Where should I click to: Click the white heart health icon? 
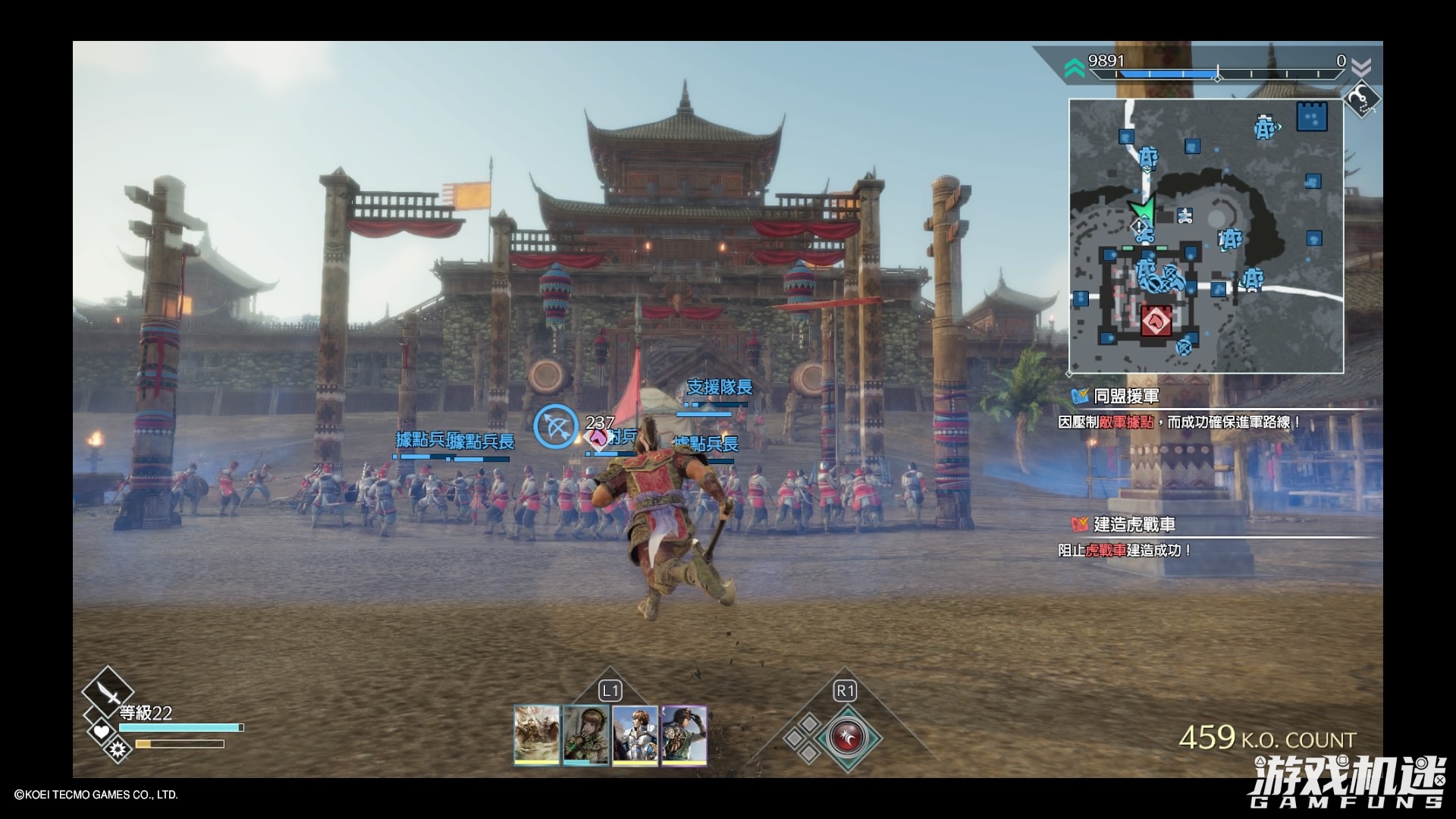(101, 731)
